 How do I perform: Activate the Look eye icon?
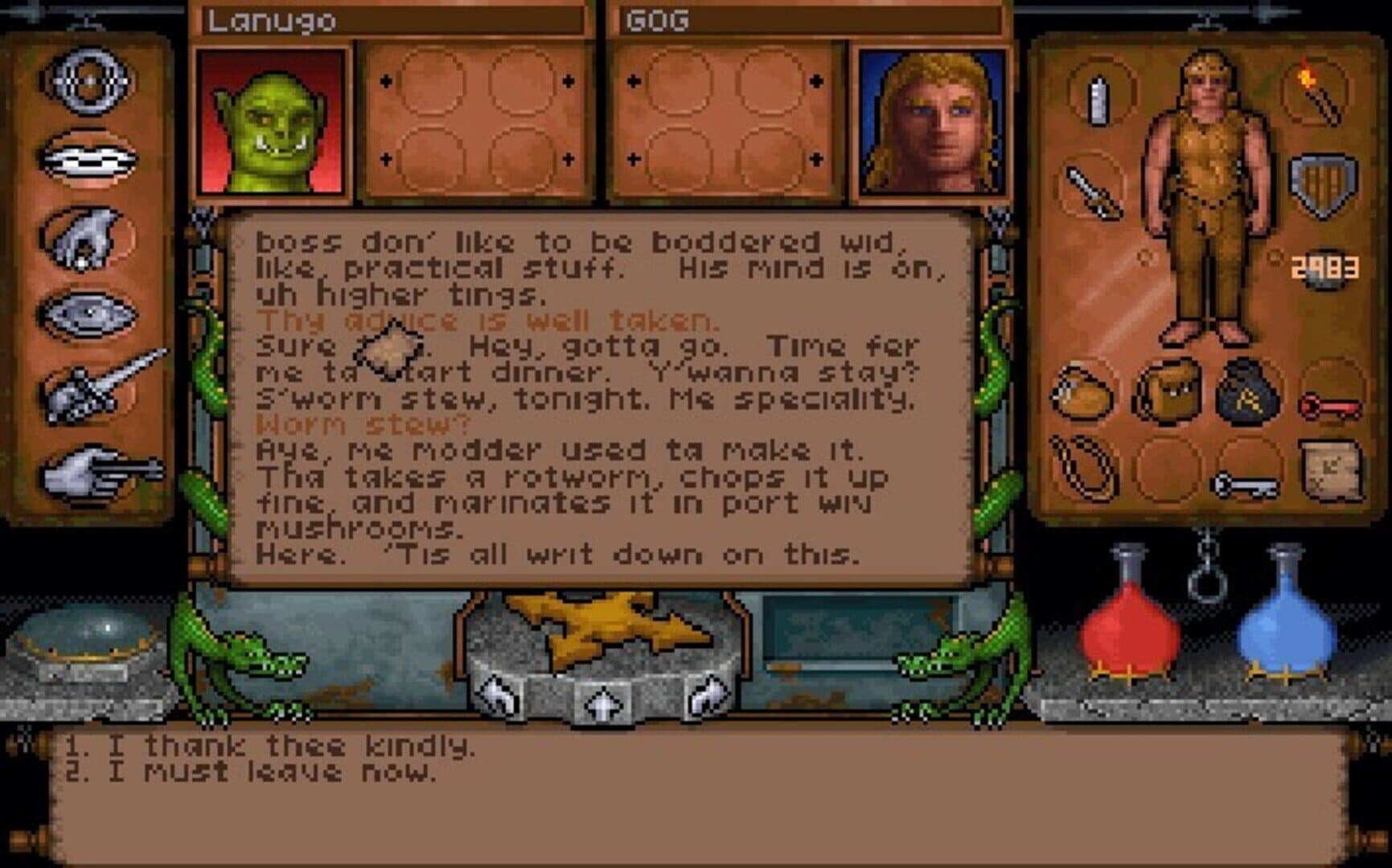pyautogui.click(x=87, y=313)
